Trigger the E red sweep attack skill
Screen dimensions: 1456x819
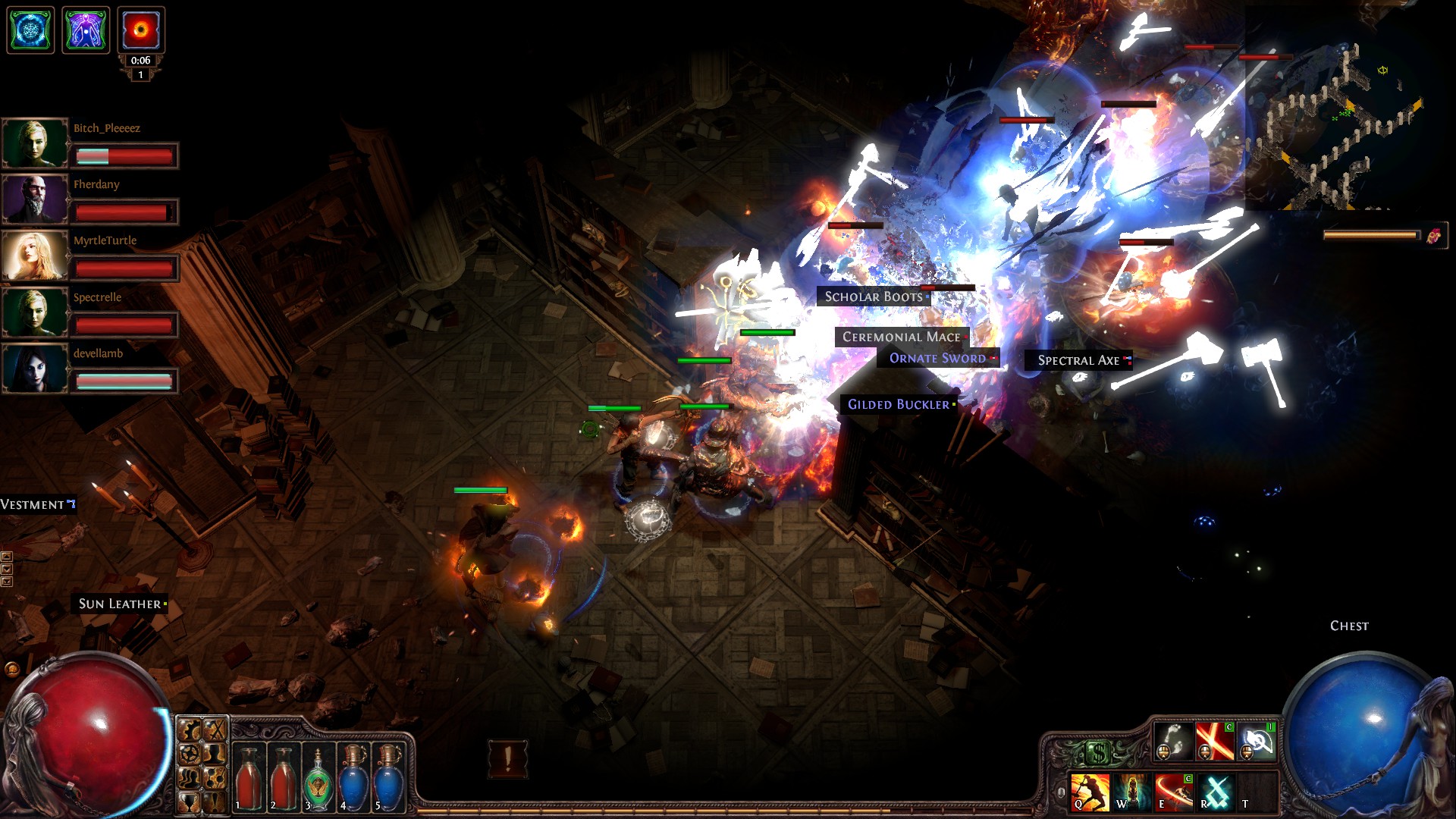[x=1173, y=792]
